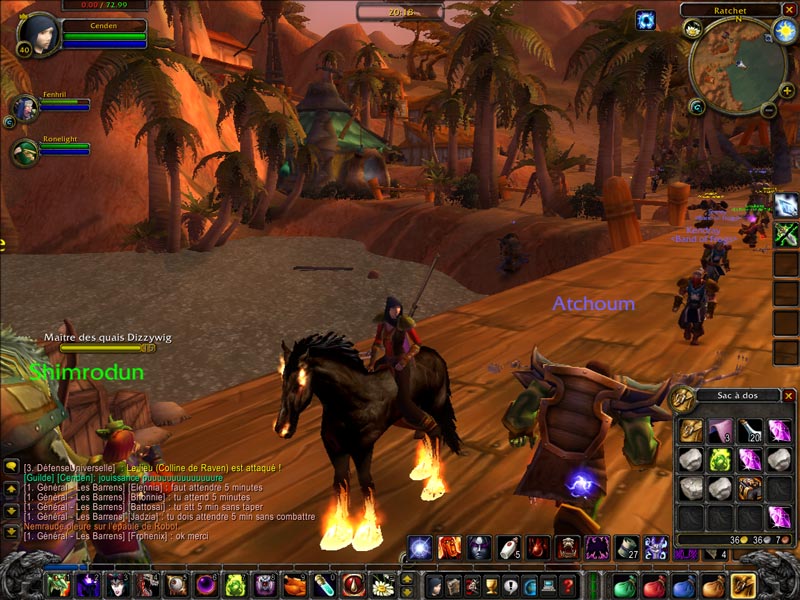
Task: Click the blue swirl buff icon
Action: [x=645, y=20]
